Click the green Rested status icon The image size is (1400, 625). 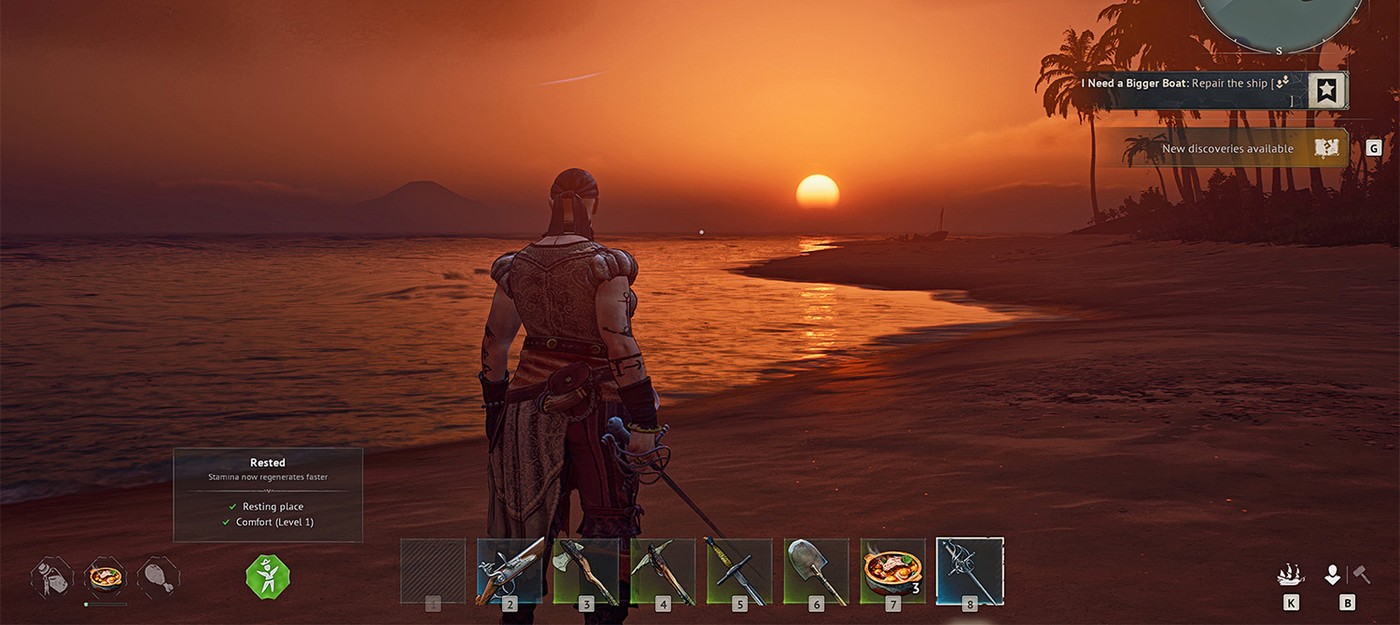[268, 577]
